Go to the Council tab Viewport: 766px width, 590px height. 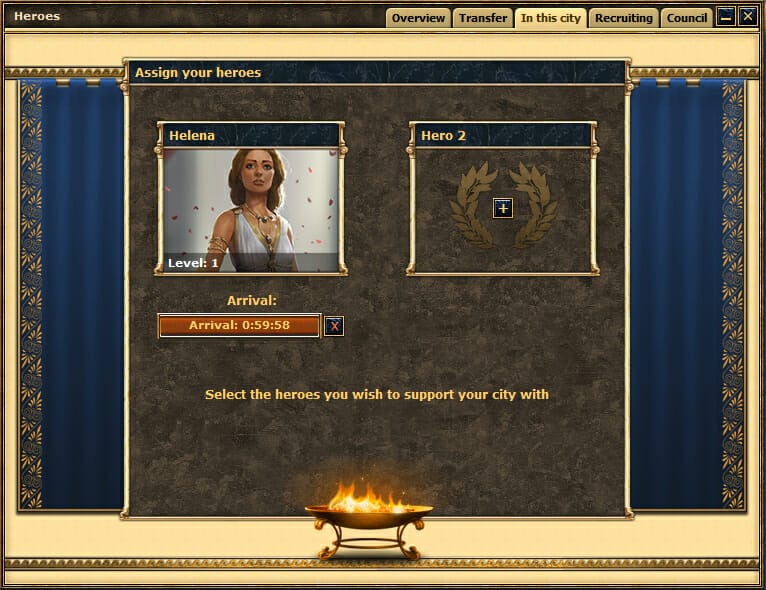point(687,18)
